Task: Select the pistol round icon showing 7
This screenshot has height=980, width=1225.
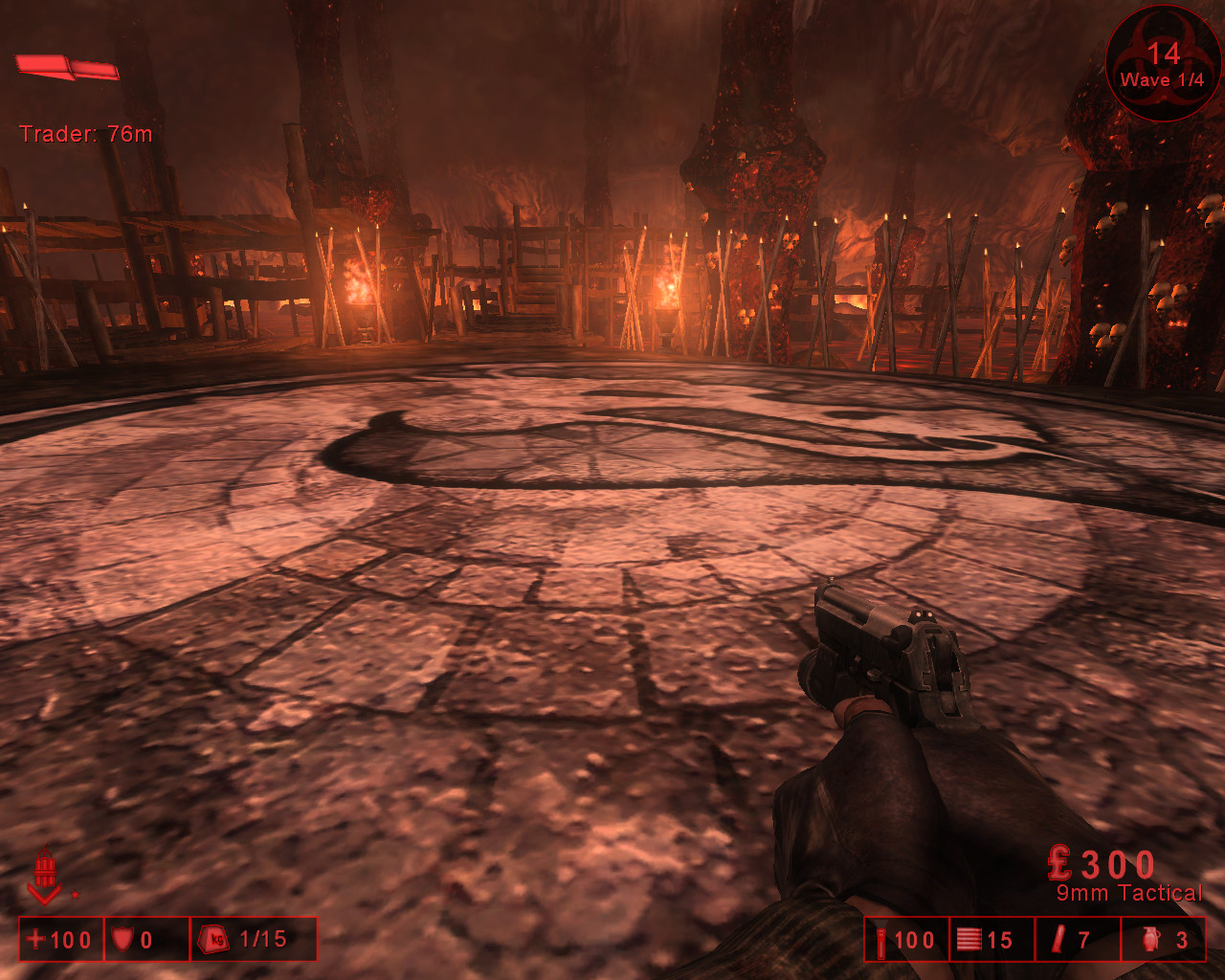Action: (x=1058, y=940)
